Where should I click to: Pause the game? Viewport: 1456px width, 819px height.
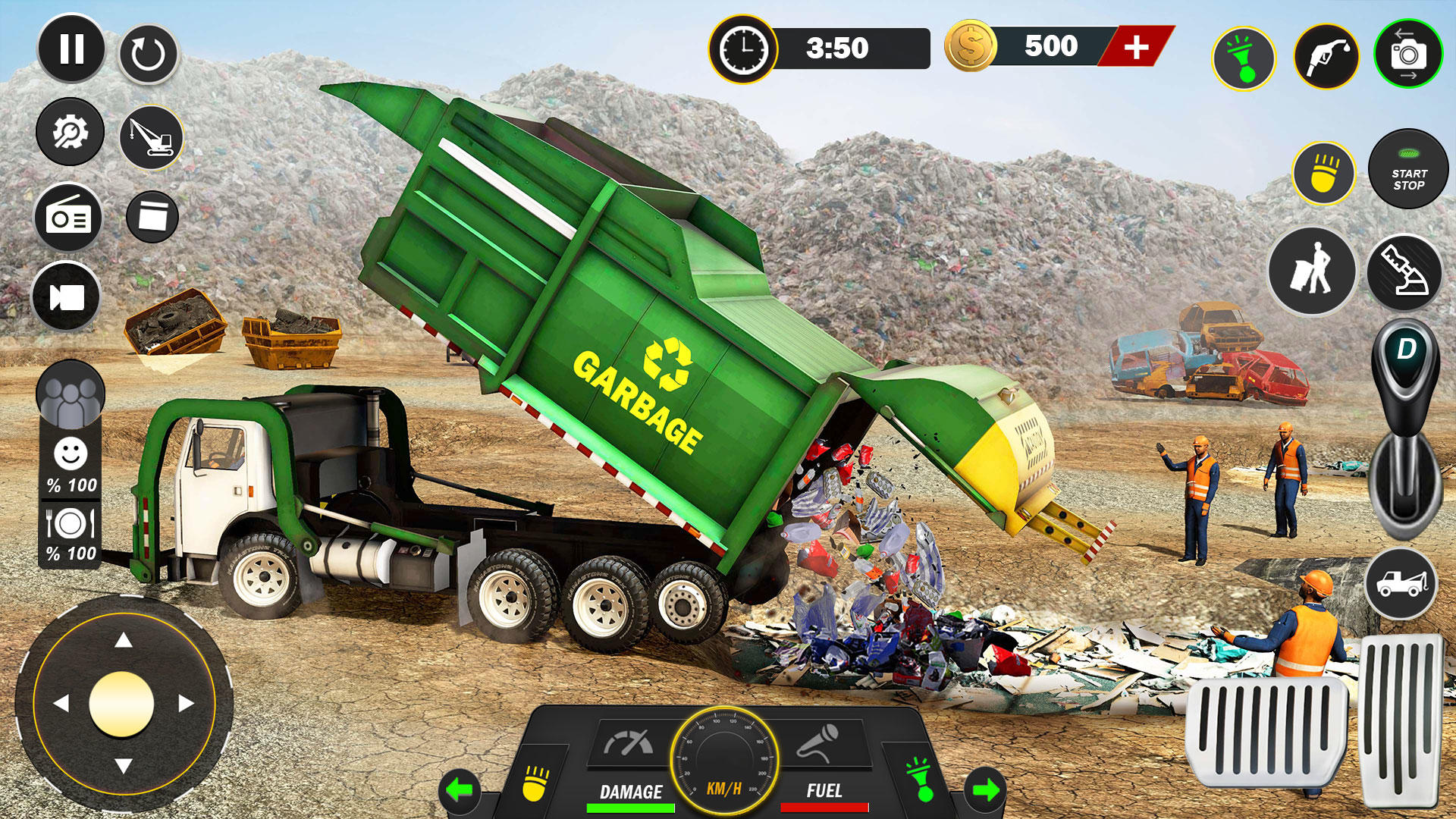72,49
